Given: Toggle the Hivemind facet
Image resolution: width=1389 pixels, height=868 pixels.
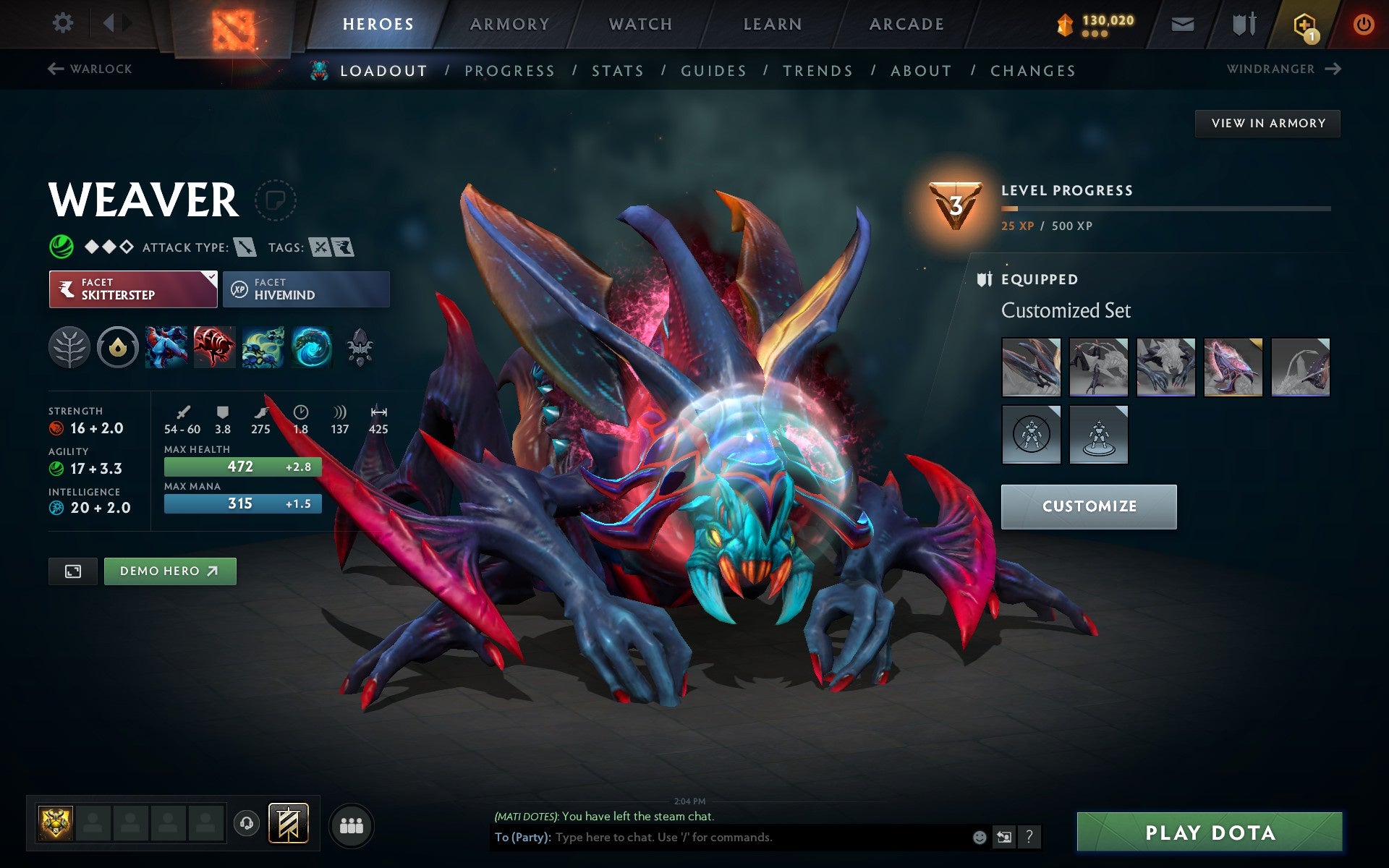Looking at the screenshot, I should [306, 289].
